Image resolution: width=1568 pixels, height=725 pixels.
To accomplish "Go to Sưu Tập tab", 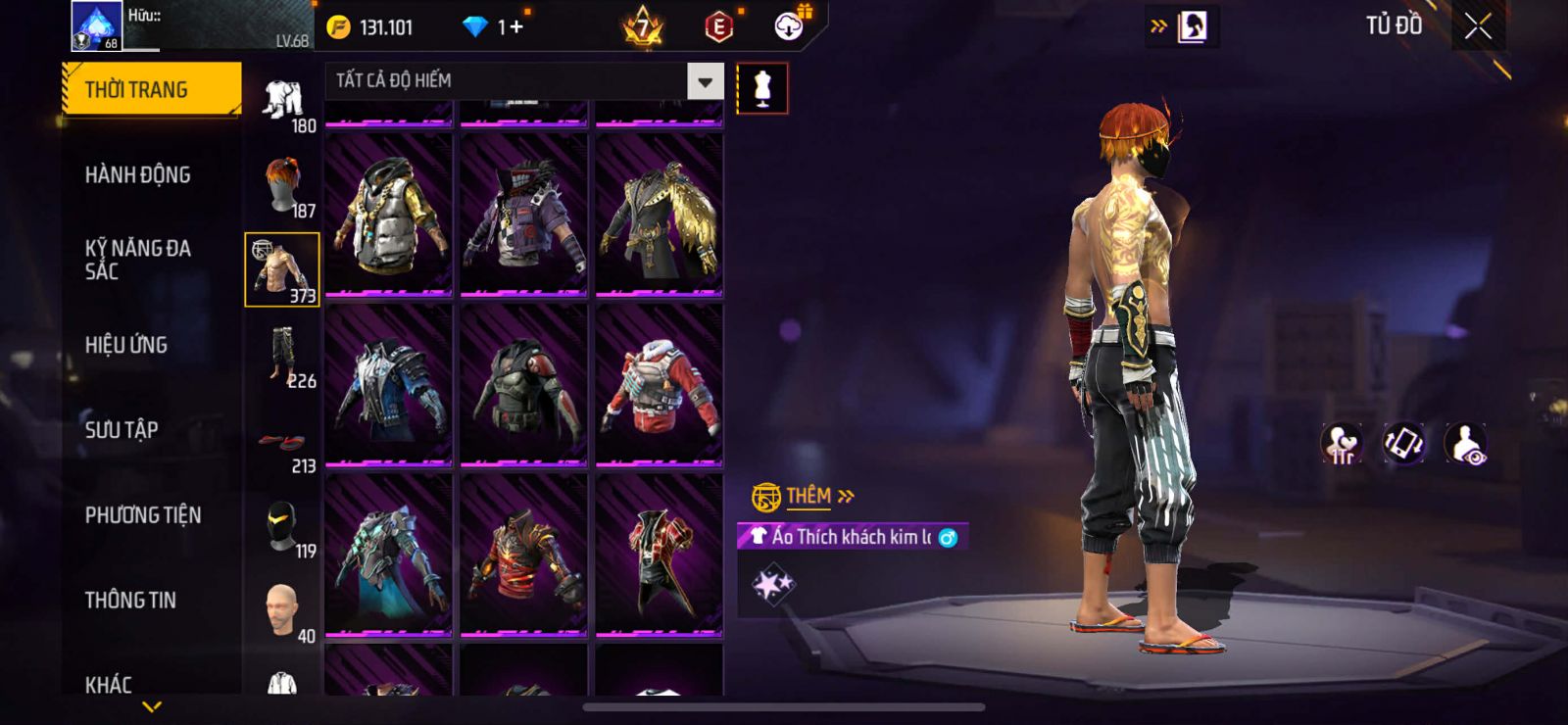I will [x=122, y=430].
